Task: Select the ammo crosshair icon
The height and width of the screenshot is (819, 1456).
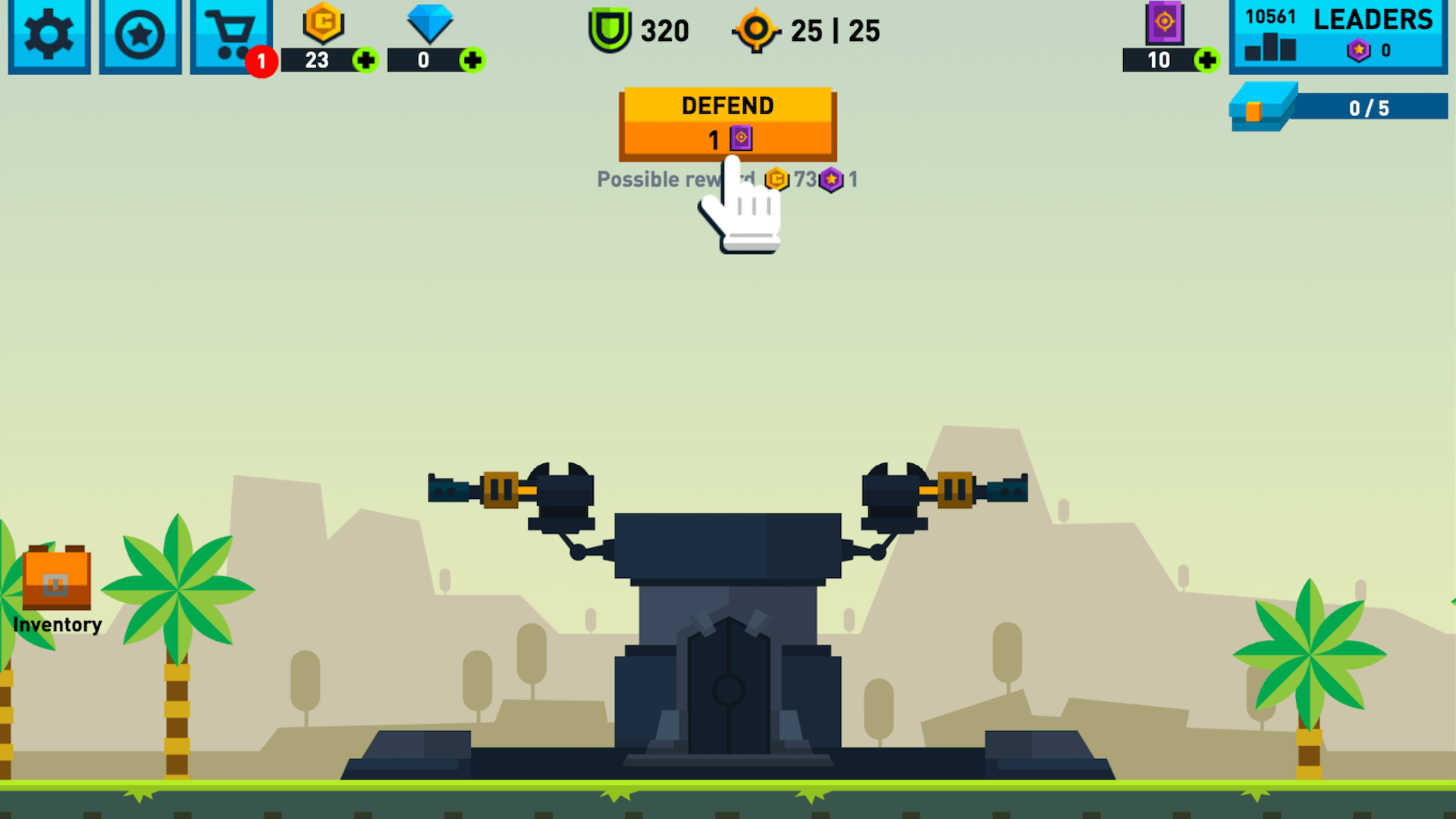Action: pos(756,30)
